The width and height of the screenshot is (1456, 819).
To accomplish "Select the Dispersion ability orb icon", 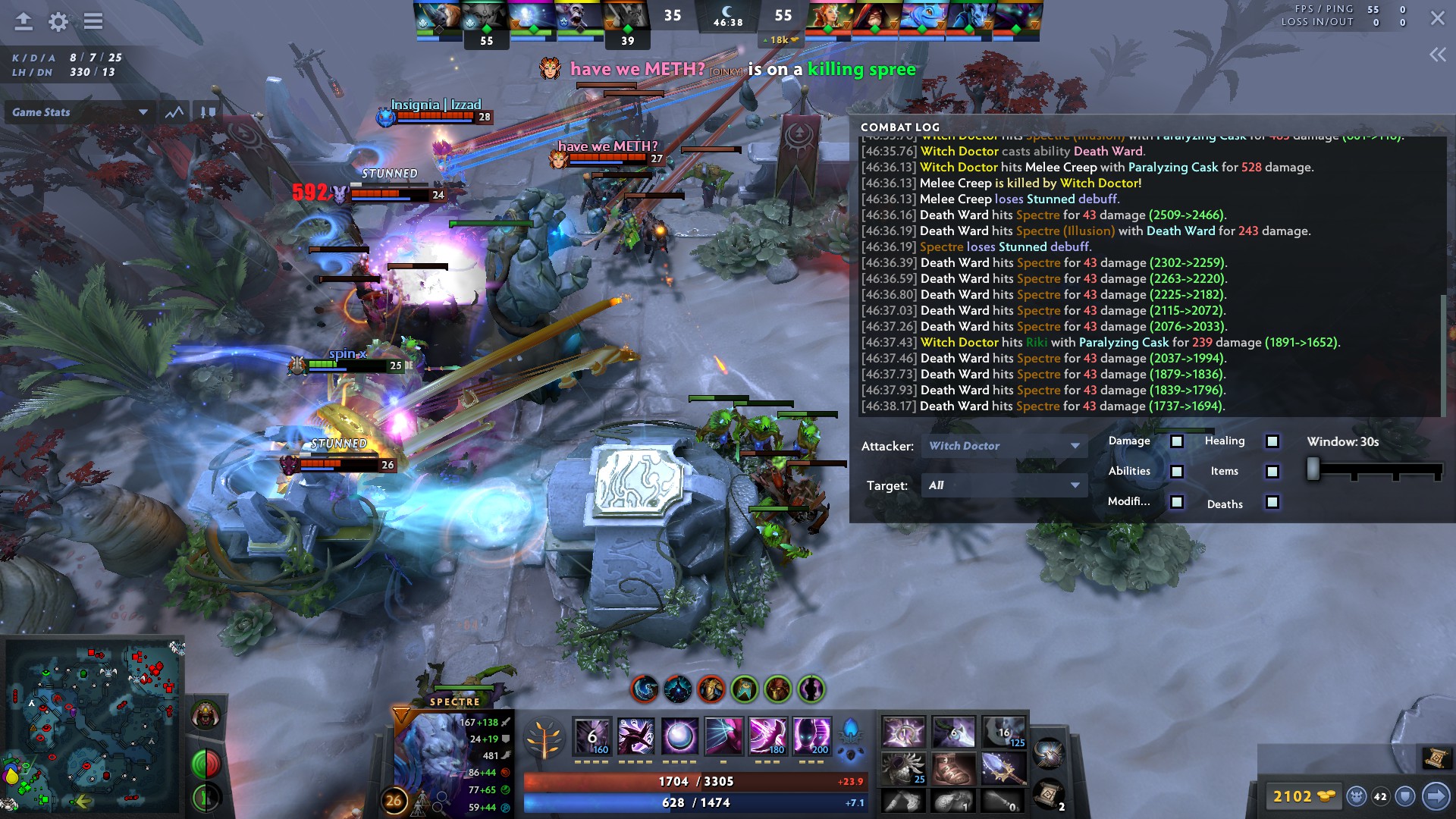I will (x=679, y=736).
